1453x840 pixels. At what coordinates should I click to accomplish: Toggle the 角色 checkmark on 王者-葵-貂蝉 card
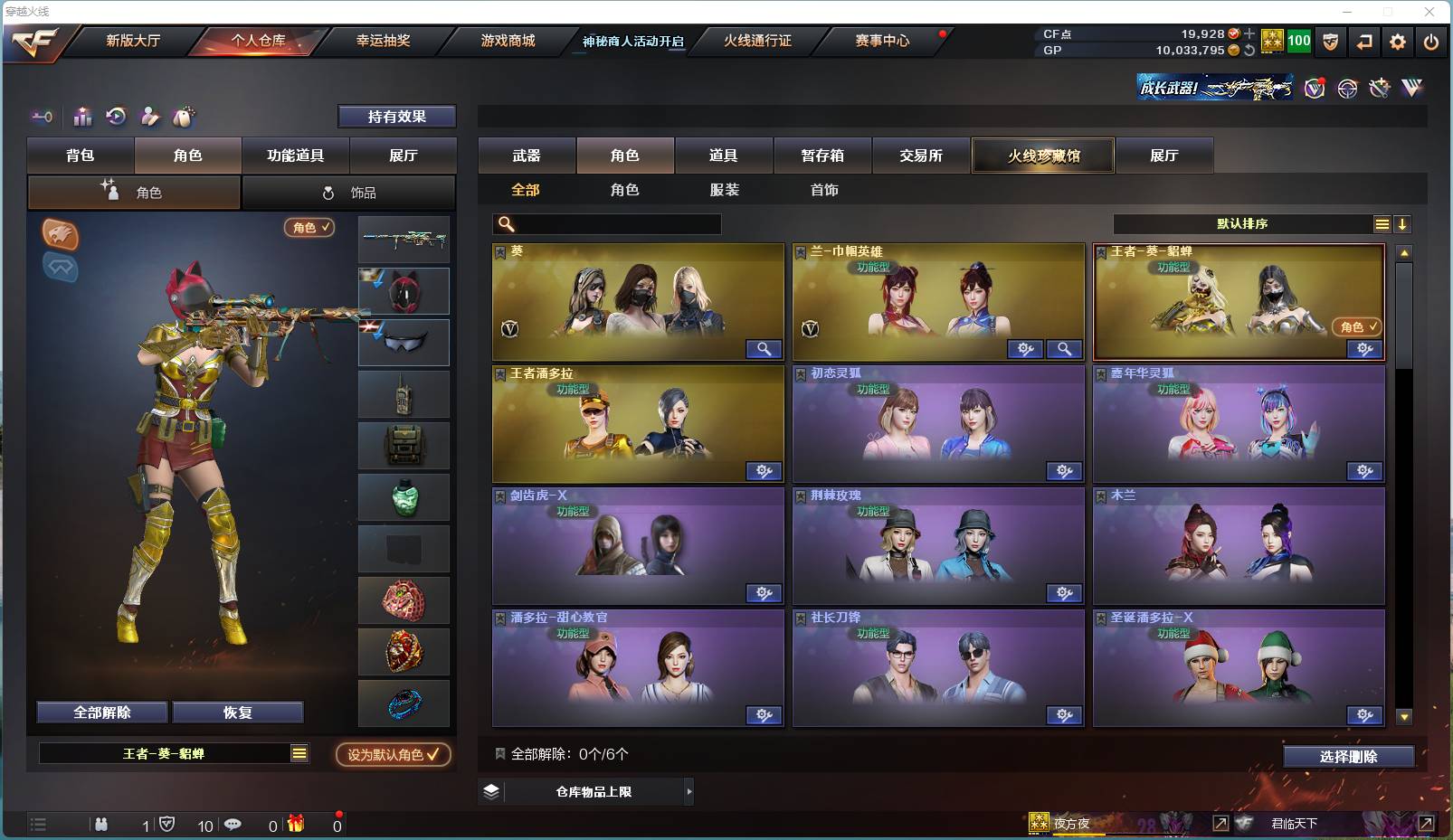point(1357,328)
